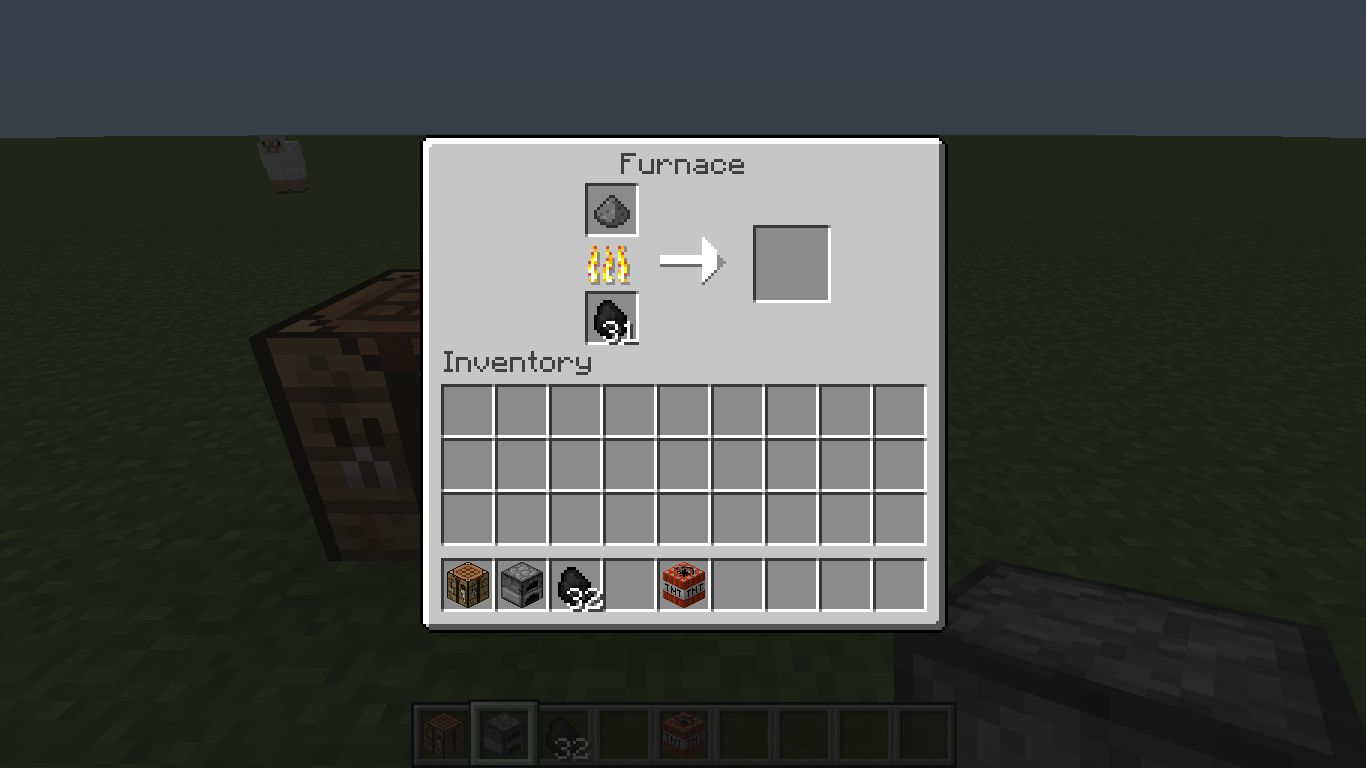Click the Inventory label

click(x=517, y=363)
